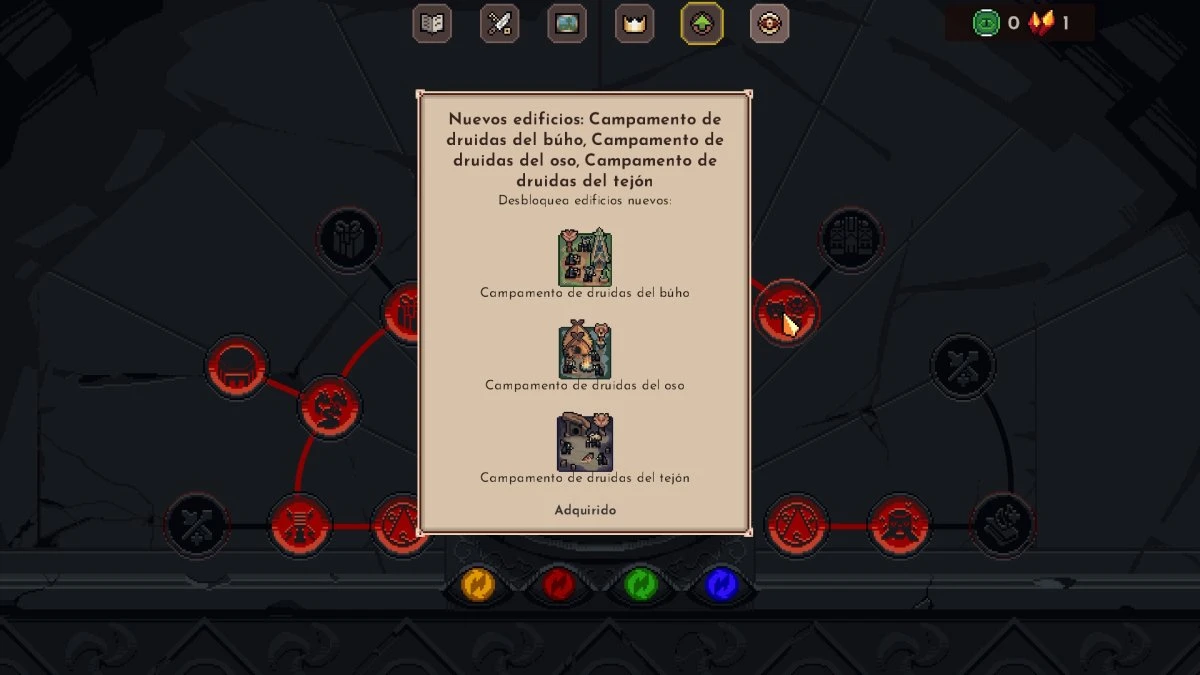Switch to the yellow skill tree
The width and height of the screenshot is (1200, 675).
[478, 585]
